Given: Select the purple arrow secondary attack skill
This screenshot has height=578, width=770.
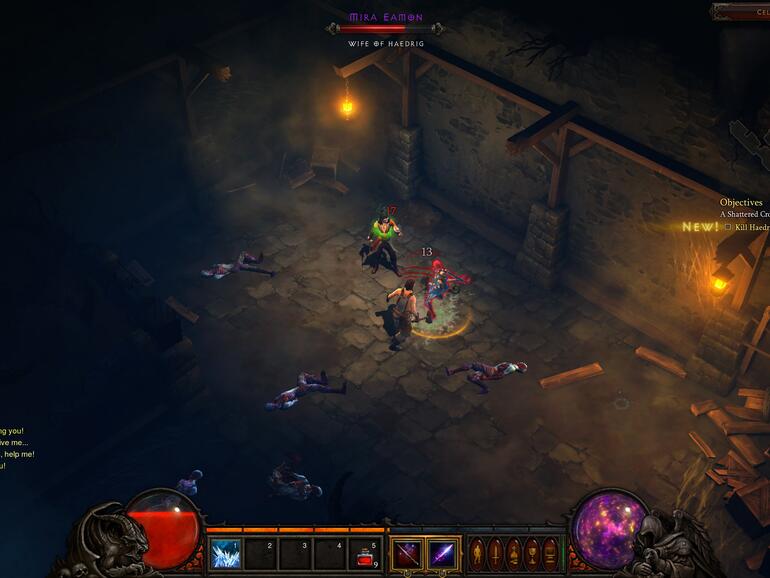Looking at the screenshot, I should point(442,553).
